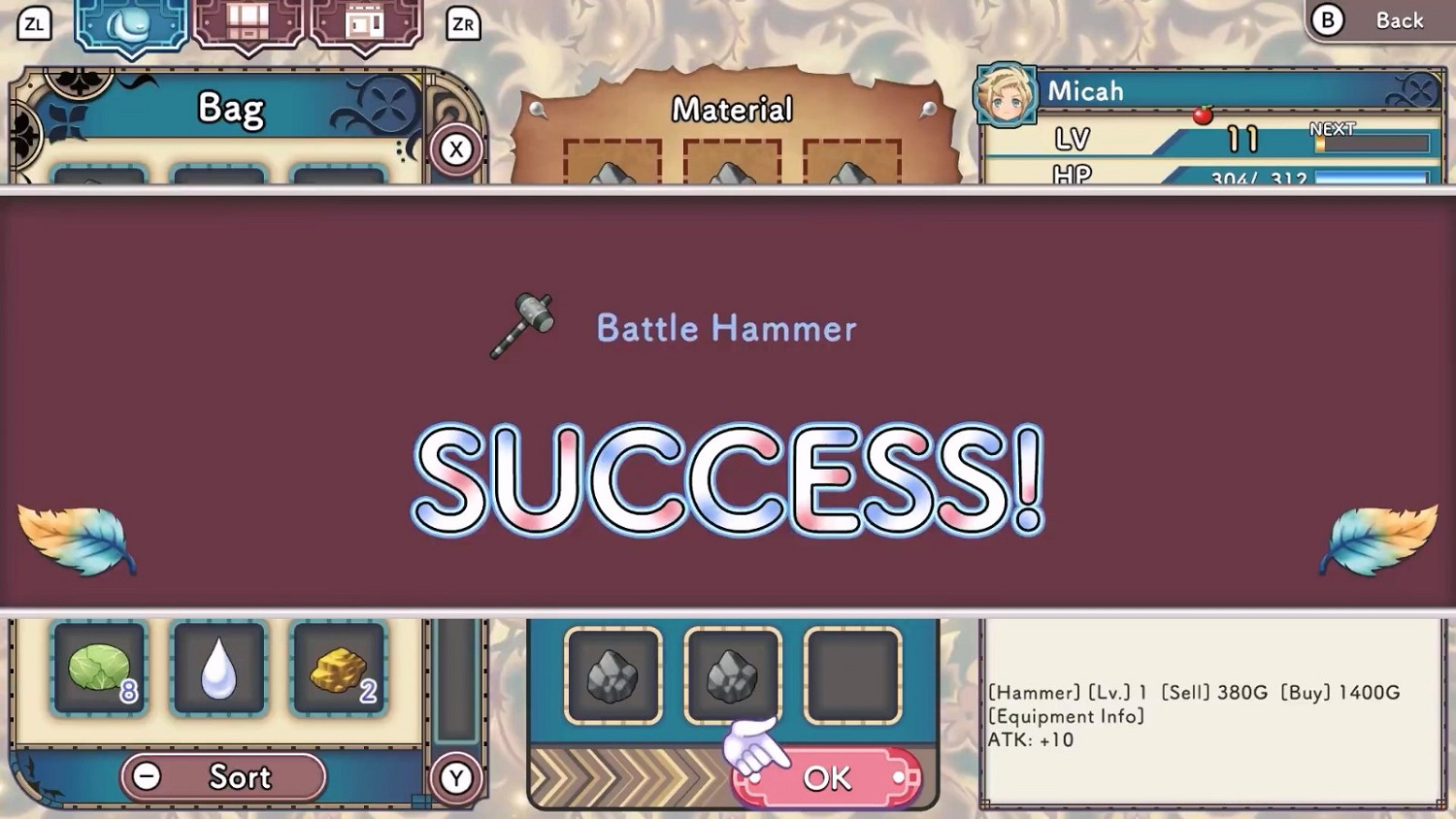This screenshot has height=819, width=1456.
Task: Select the water drop crafting tab icon
Action: coord(129,26)
